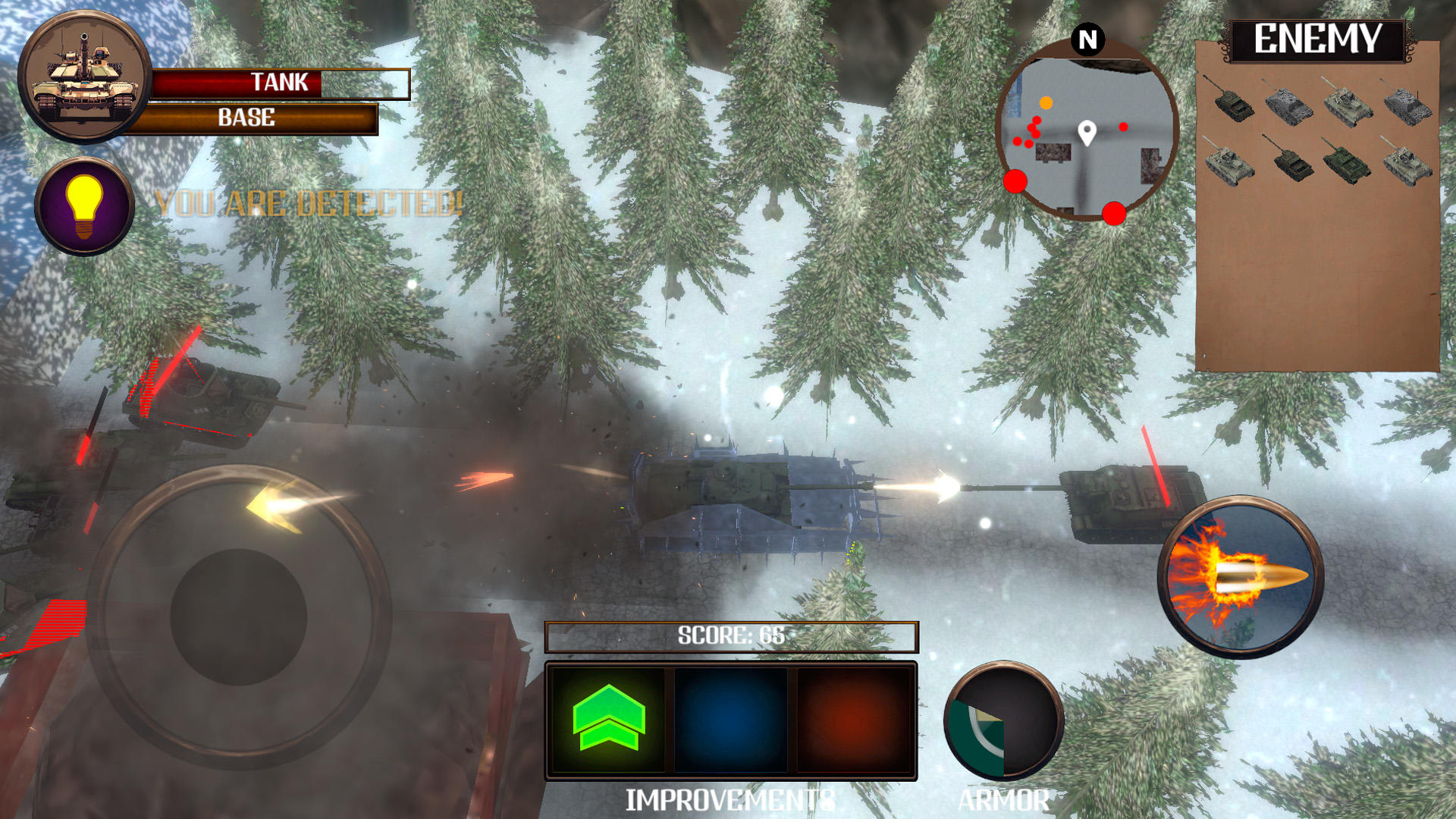Viewport: 1456px width, 819px height.
Task: Tap the SCORE: 65 banner
Action: (730, 636)
